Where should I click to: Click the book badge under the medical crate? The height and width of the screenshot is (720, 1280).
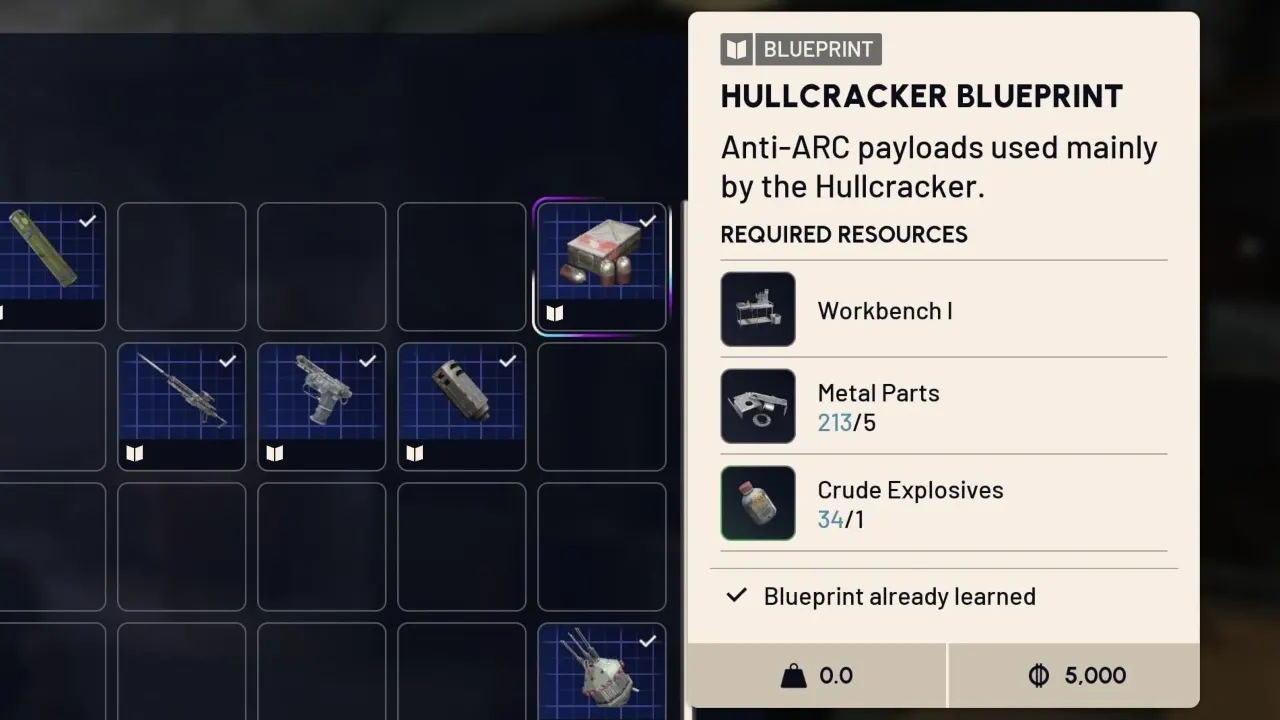[554, 313]
